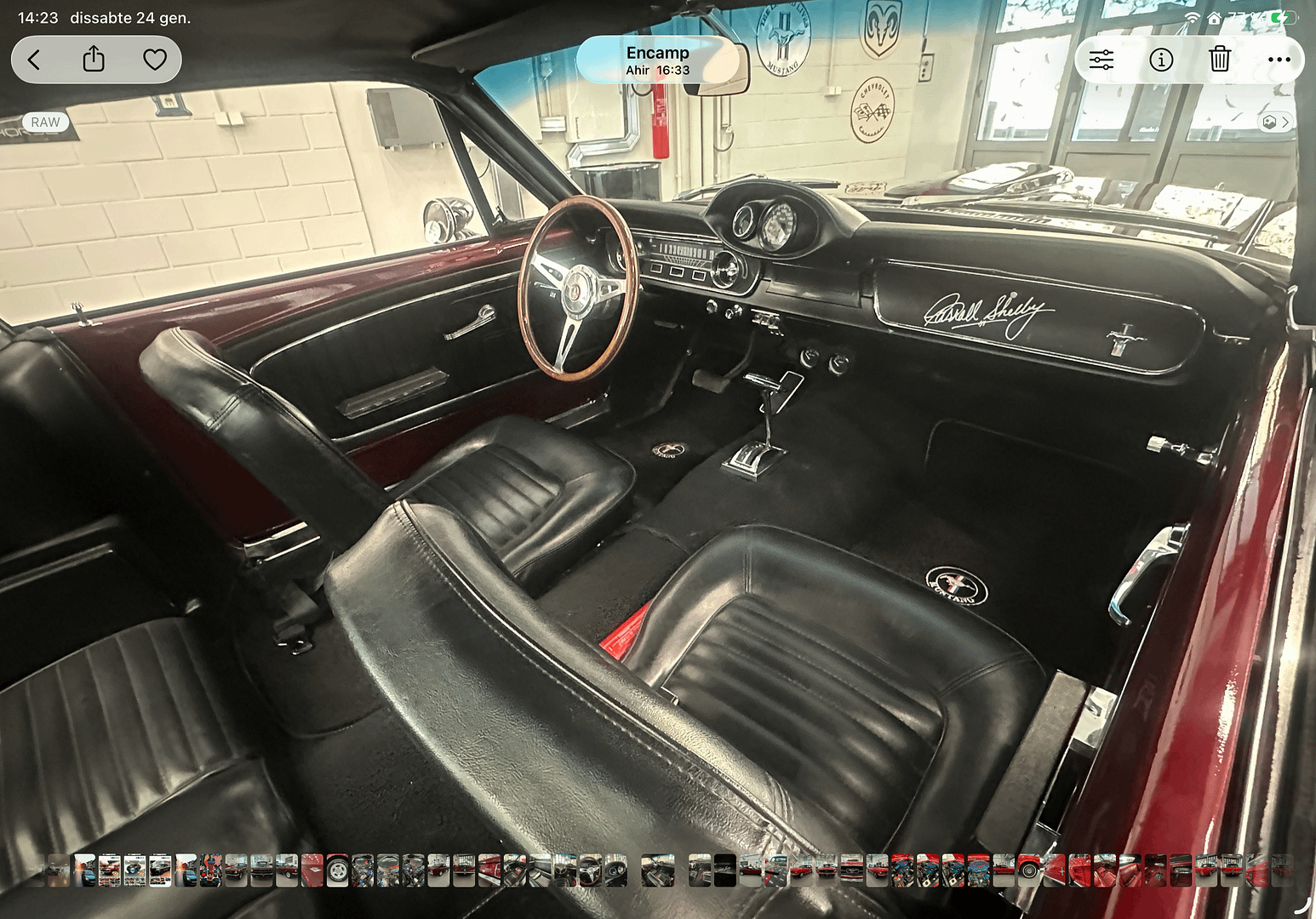
Task: Select the currently shown interior photo thumbnail
Action: pos(658,870)
